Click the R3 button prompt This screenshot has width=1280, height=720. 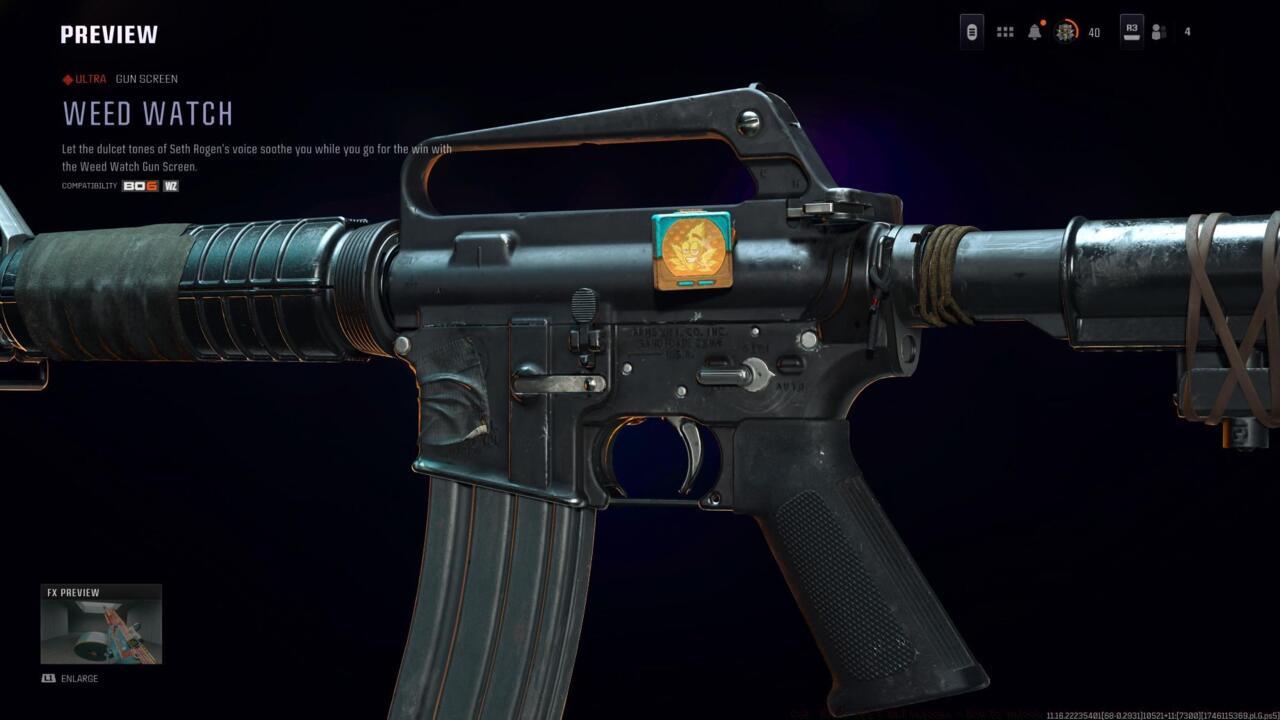pyautogui.click(x=1133, y=31)
